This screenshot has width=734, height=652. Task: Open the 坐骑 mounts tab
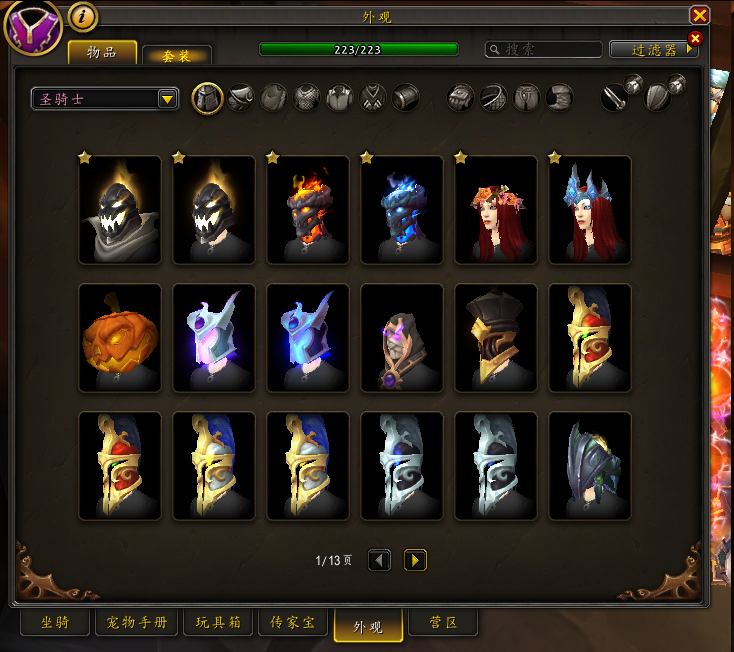[x=55, y=623]
